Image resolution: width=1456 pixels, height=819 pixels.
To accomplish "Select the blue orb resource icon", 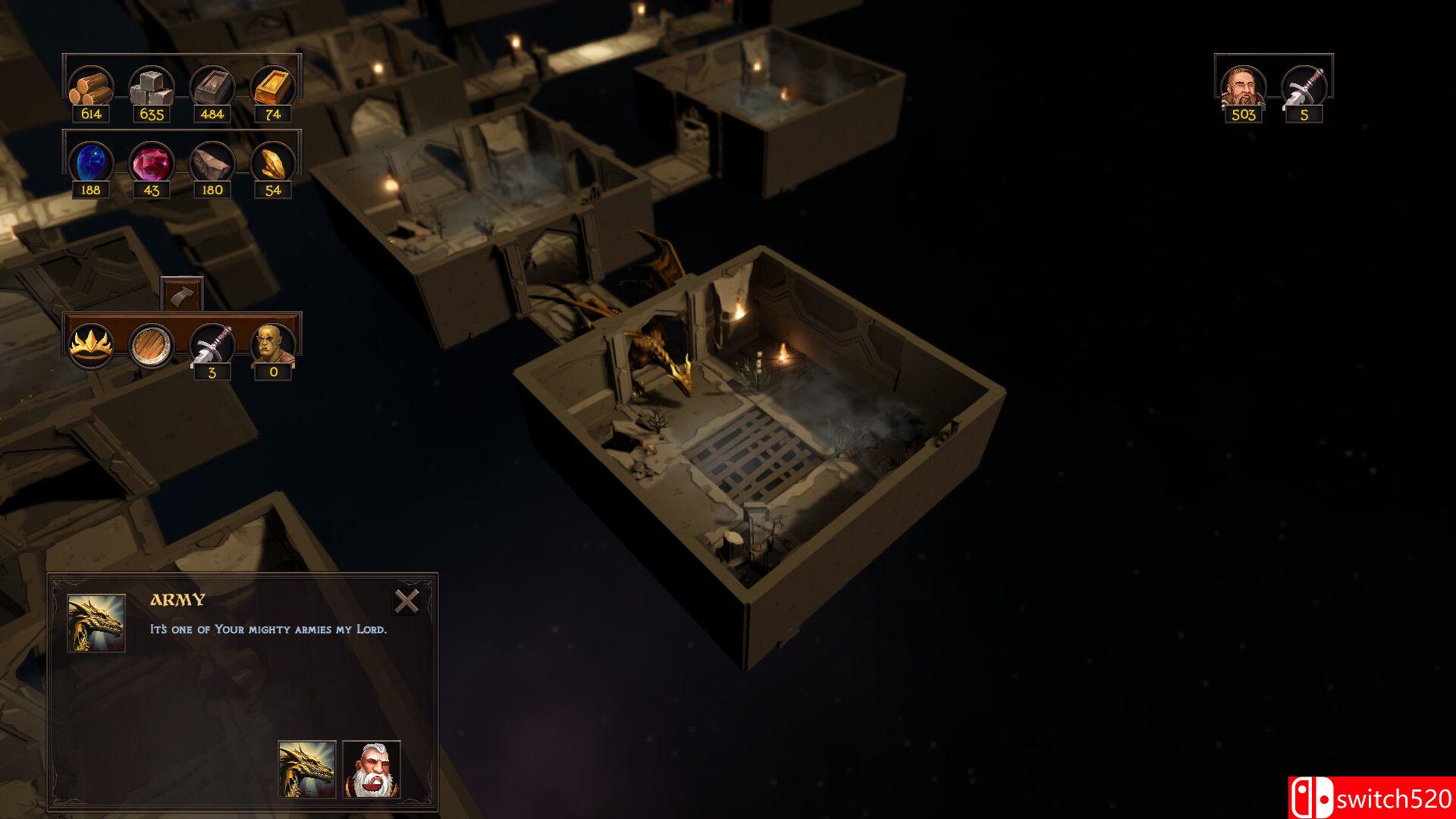I will (91, 163).
